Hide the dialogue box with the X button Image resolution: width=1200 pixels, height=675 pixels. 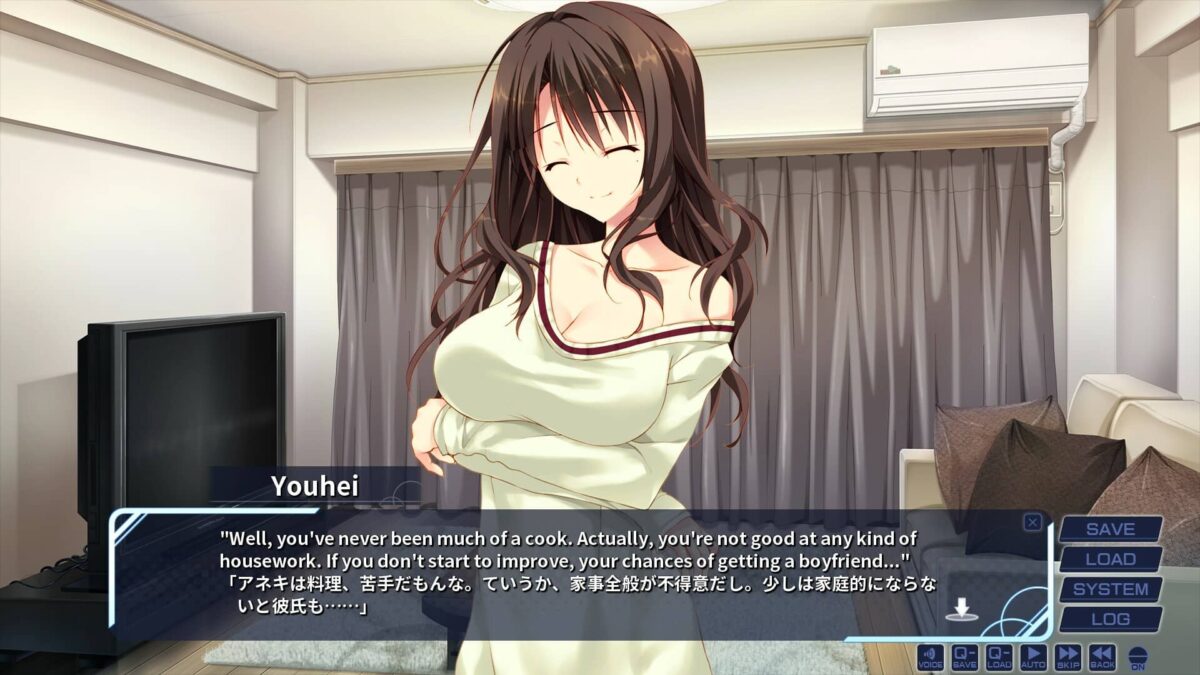pyautogui.click(x=1032, y=522)
